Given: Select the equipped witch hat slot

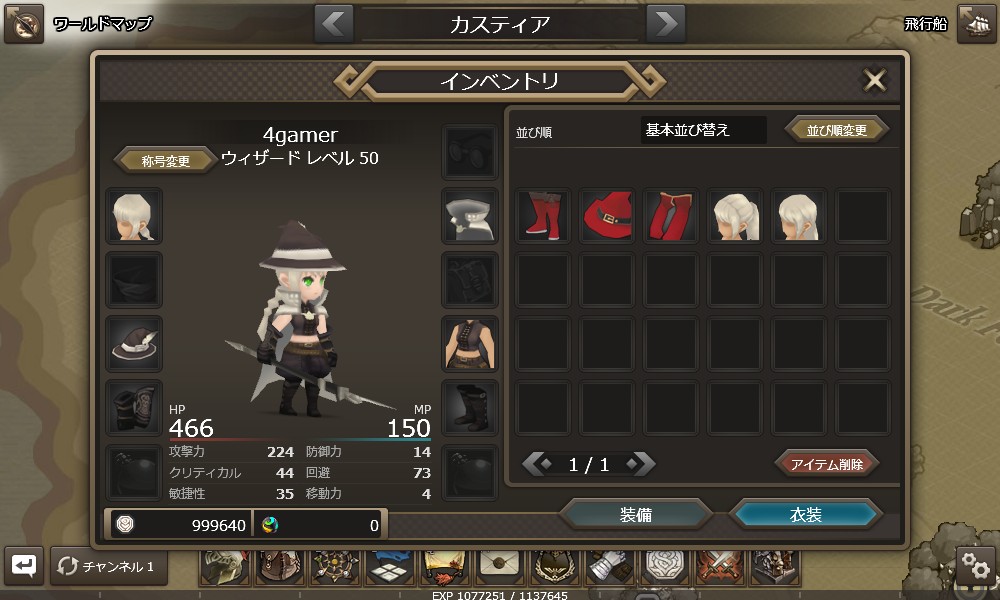Looking at the screenshot, I should 134,343.
